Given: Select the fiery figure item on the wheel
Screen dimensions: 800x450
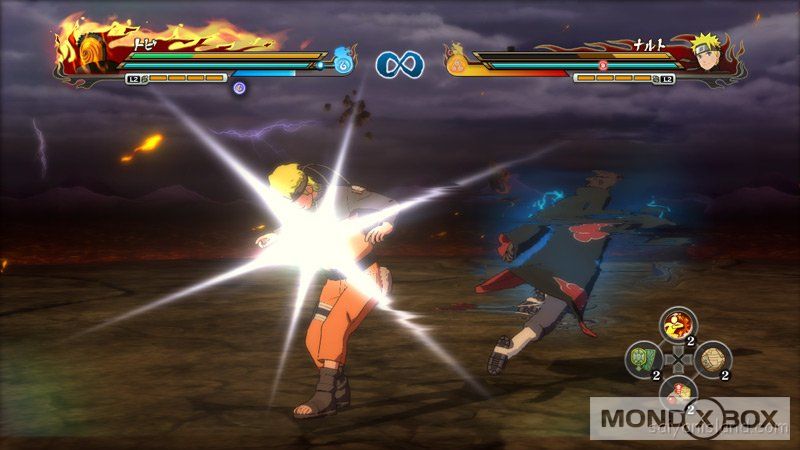Looking at the screenshot, I should 679,324.
